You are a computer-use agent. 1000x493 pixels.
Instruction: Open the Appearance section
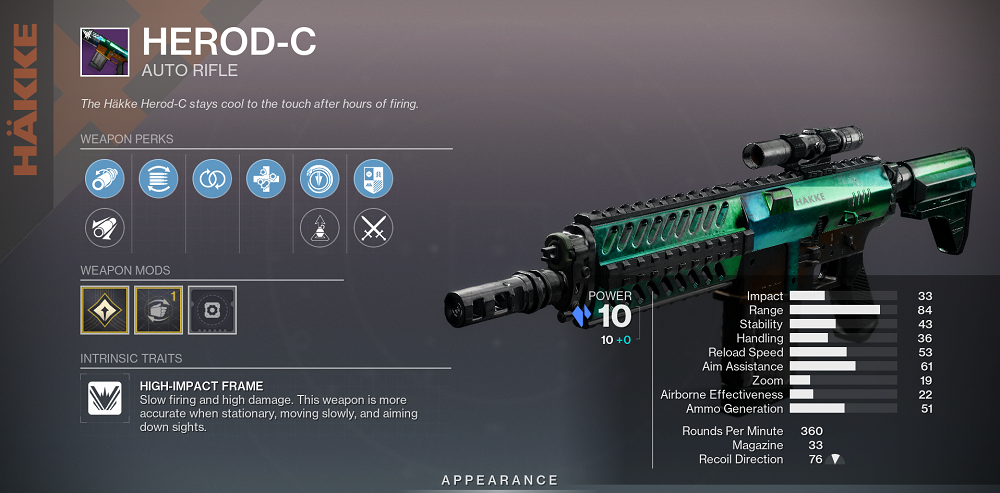coord(500,481)
